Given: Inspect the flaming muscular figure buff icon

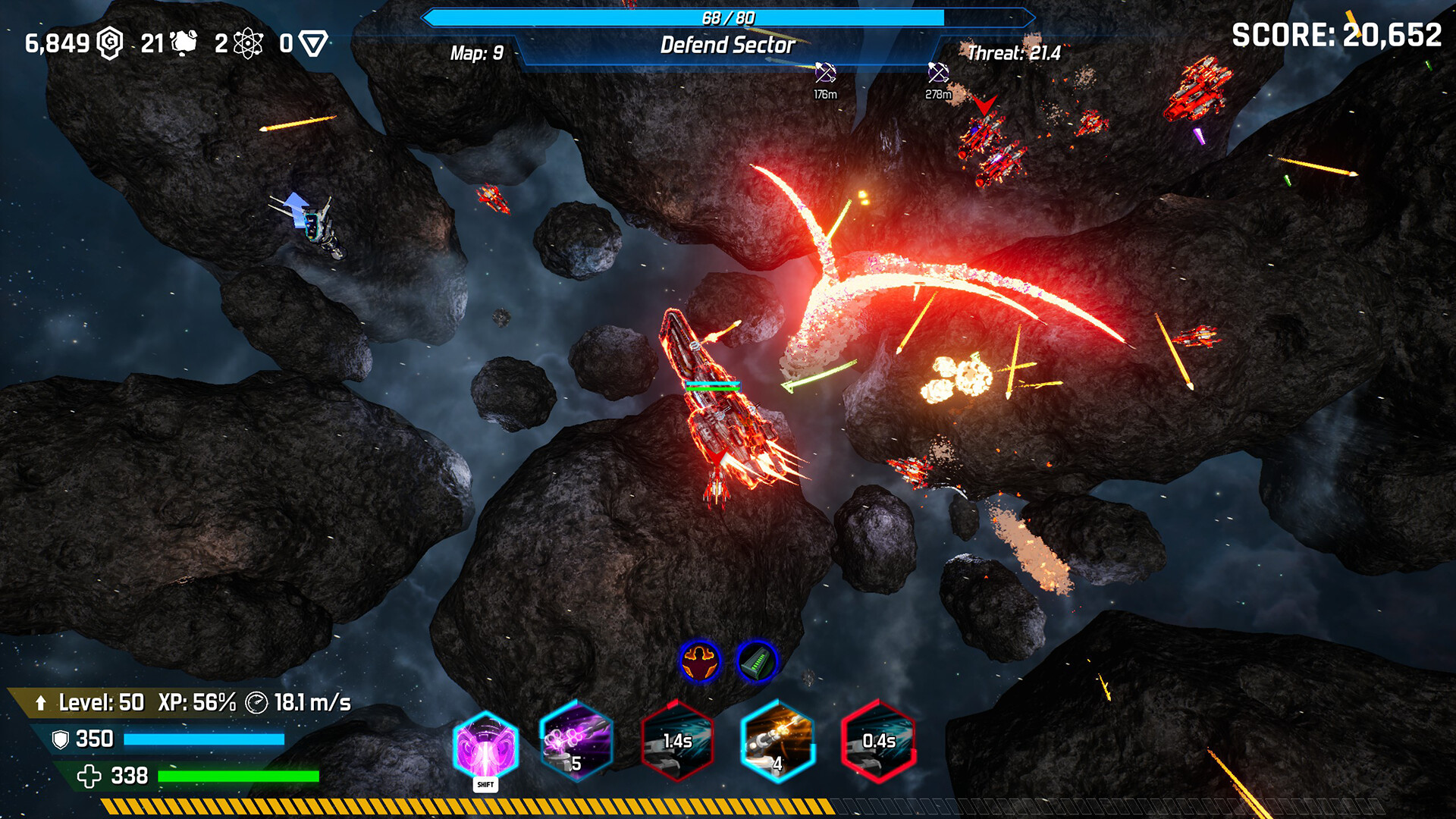Looking at the screenshot, I should point(699,661).
